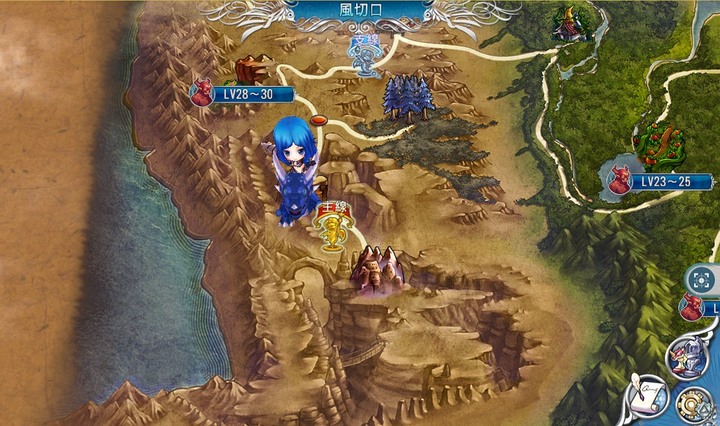Click the center-view target button

(702, 278)
